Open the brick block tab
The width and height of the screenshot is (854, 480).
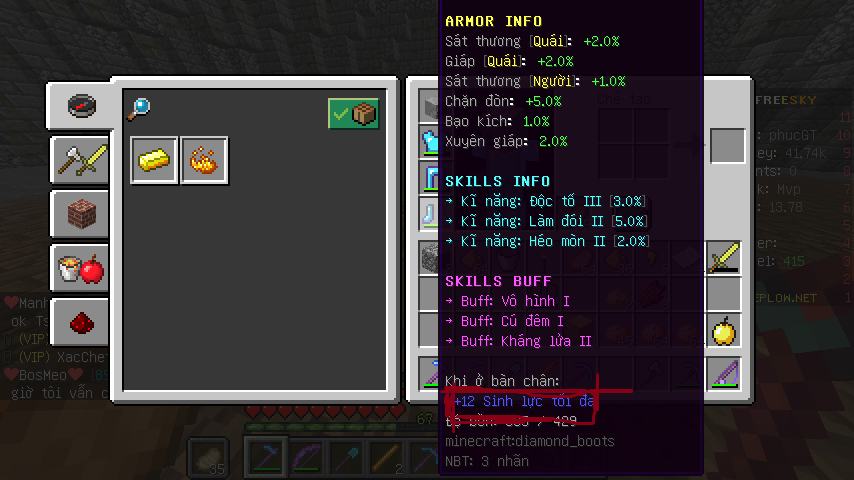(81, 213)
